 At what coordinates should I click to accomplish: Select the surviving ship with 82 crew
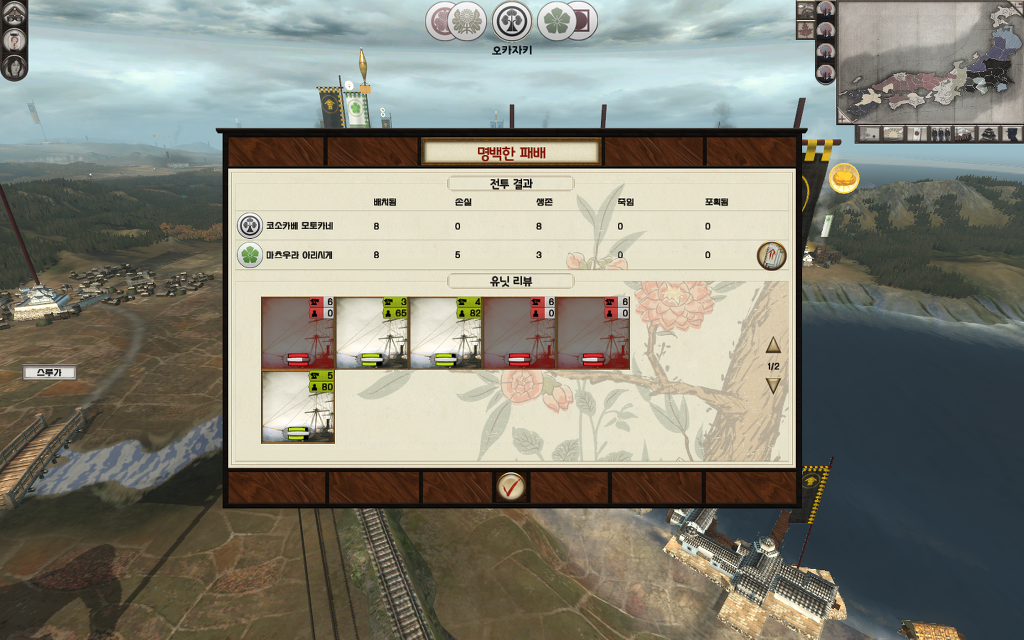(446, 333)
